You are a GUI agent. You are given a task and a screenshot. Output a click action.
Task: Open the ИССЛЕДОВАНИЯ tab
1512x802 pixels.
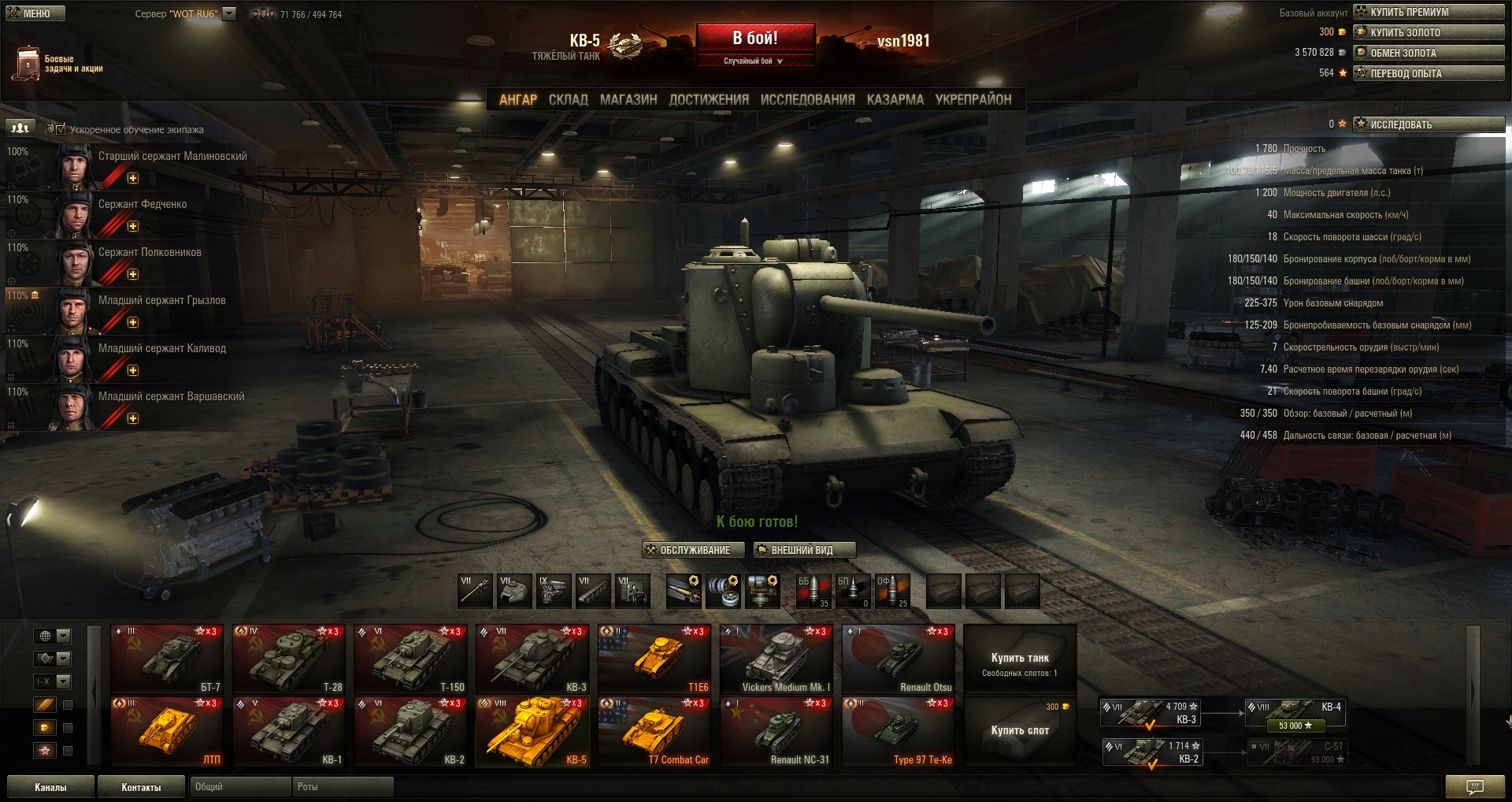[x=807, y=100]
